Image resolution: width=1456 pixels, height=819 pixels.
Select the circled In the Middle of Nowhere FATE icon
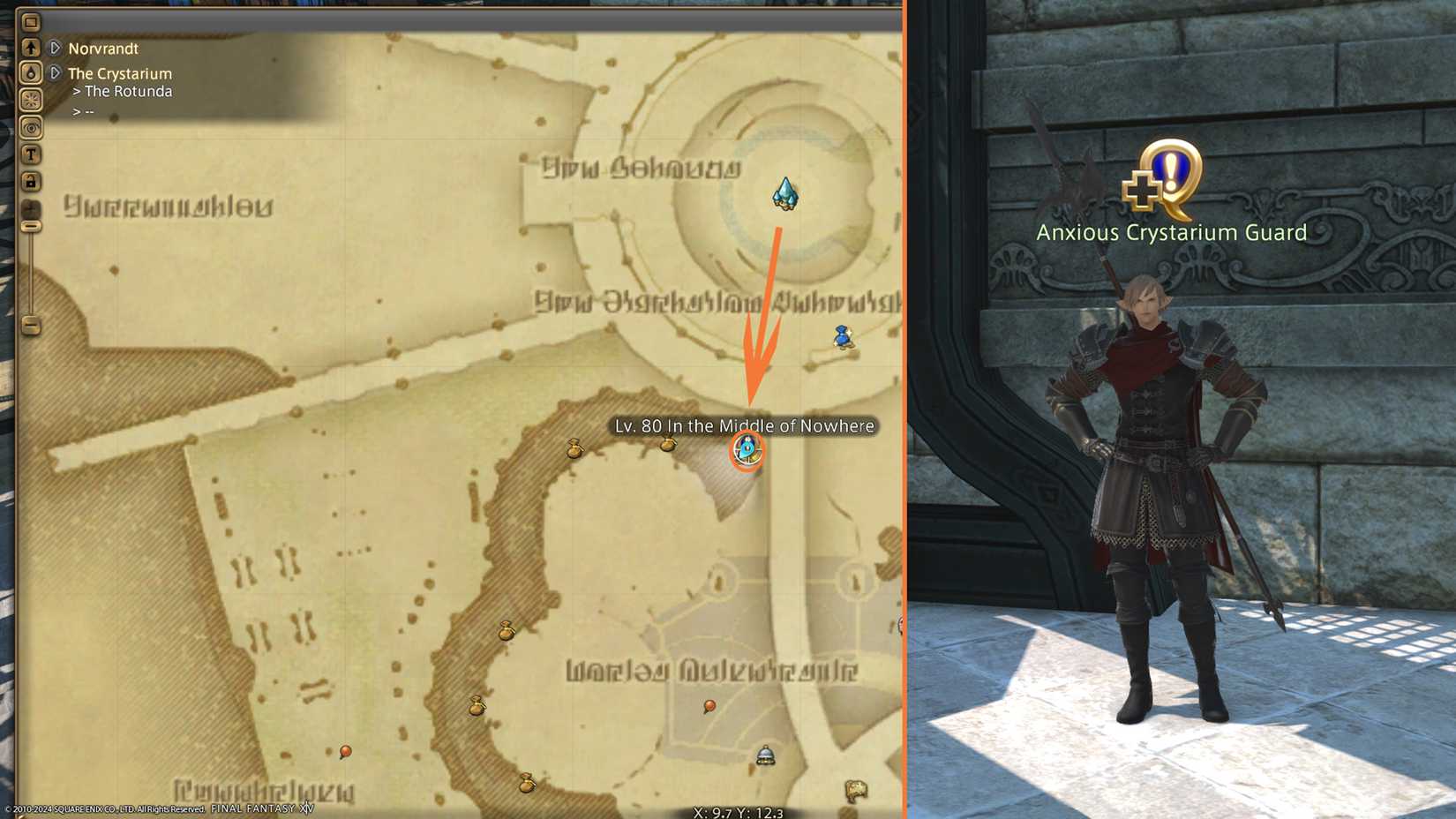(747, 451)
